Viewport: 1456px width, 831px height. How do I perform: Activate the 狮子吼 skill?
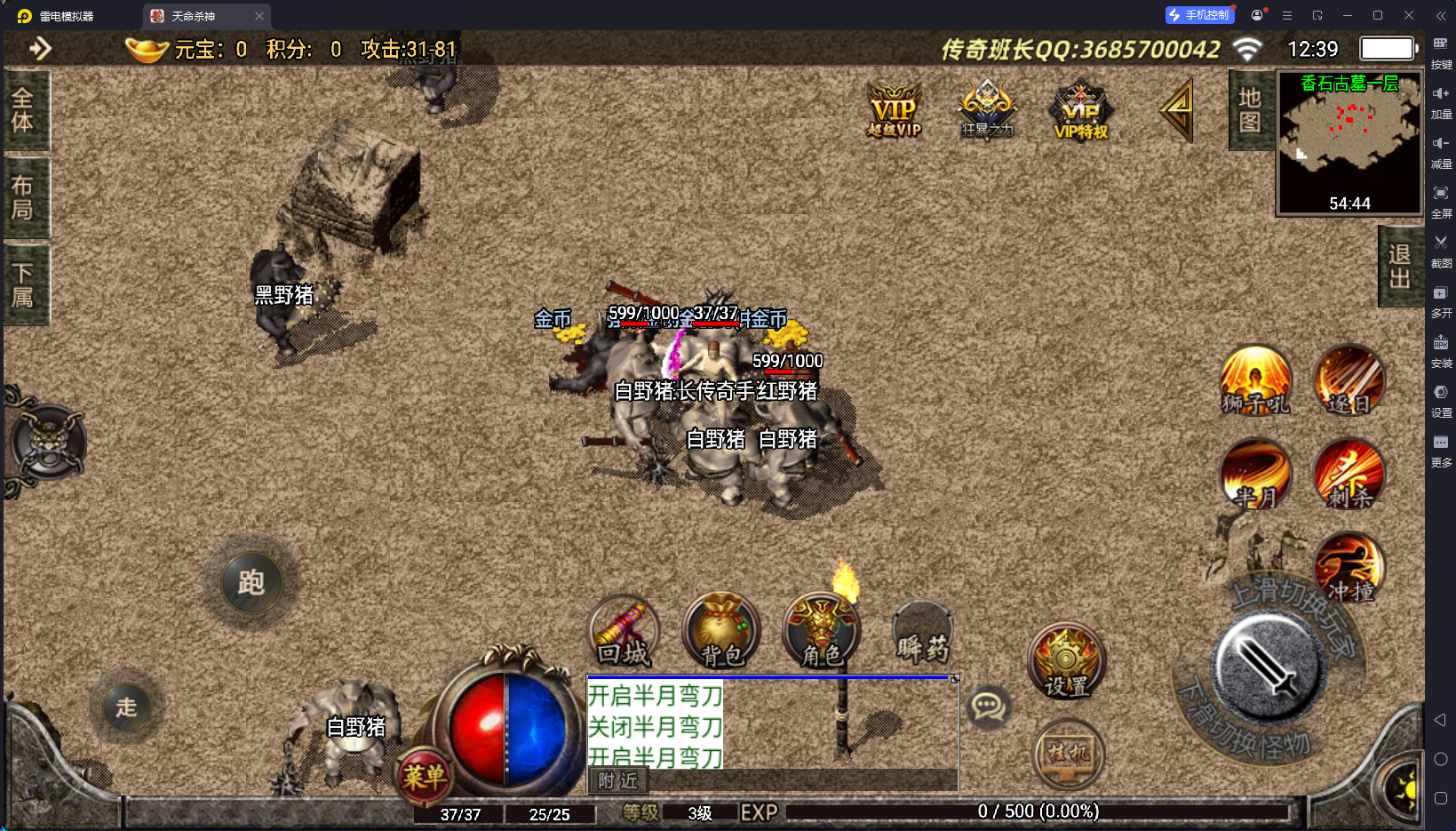click(1255, 381)
